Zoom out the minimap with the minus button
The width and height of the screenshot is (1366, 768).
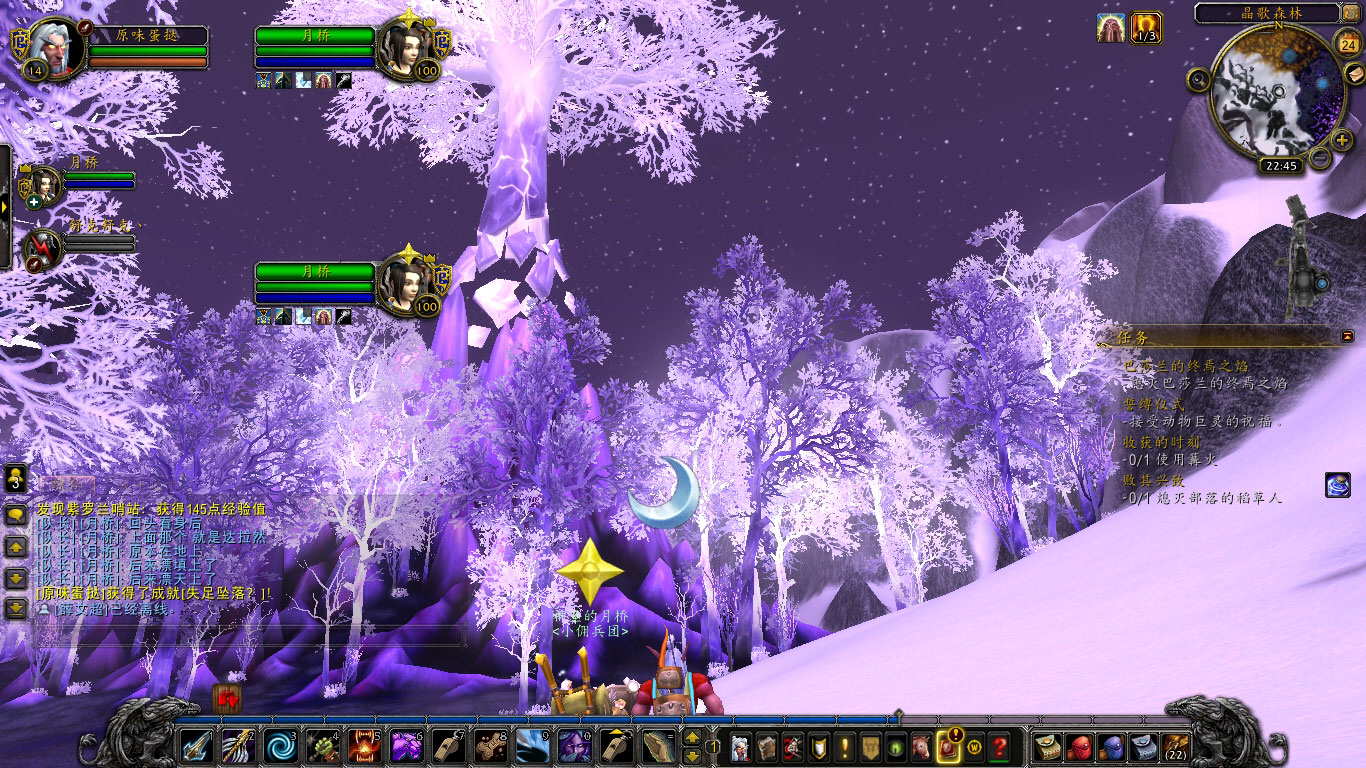coord(1320,157)
